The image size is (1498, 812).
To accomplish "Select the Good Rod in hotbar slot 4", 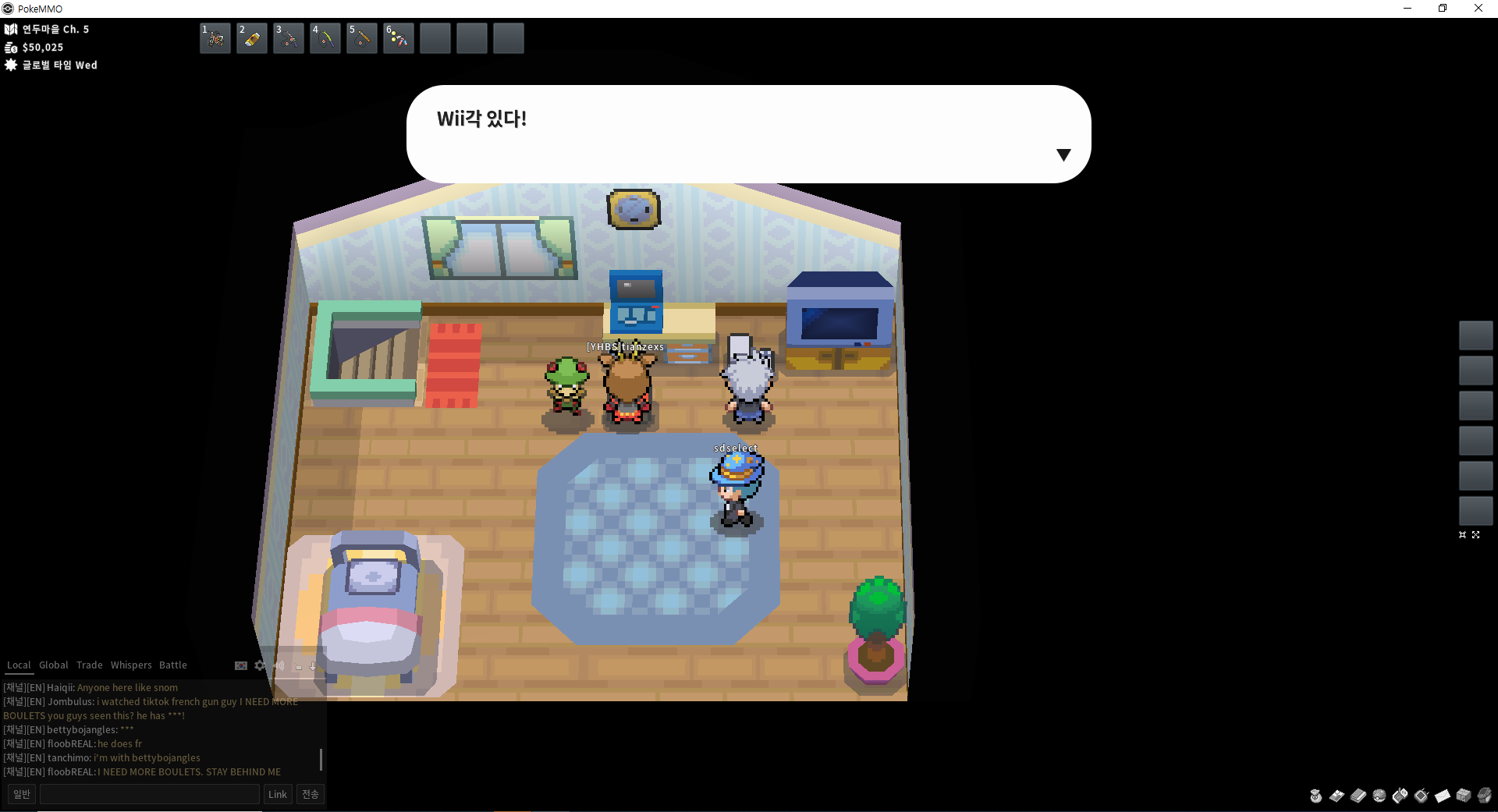I will pyautogui.click(x=325, y=38).
